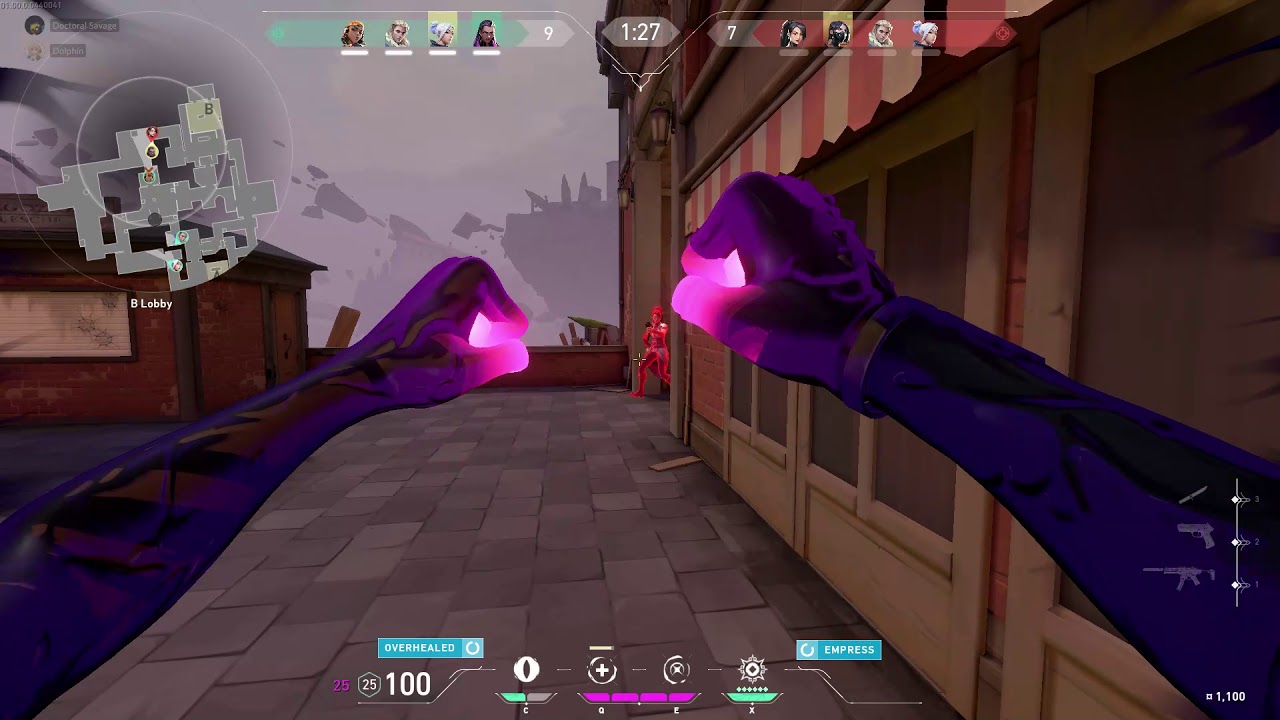
Task: Click the masked enemy agent portrait
Action: (x=838, y=34)
